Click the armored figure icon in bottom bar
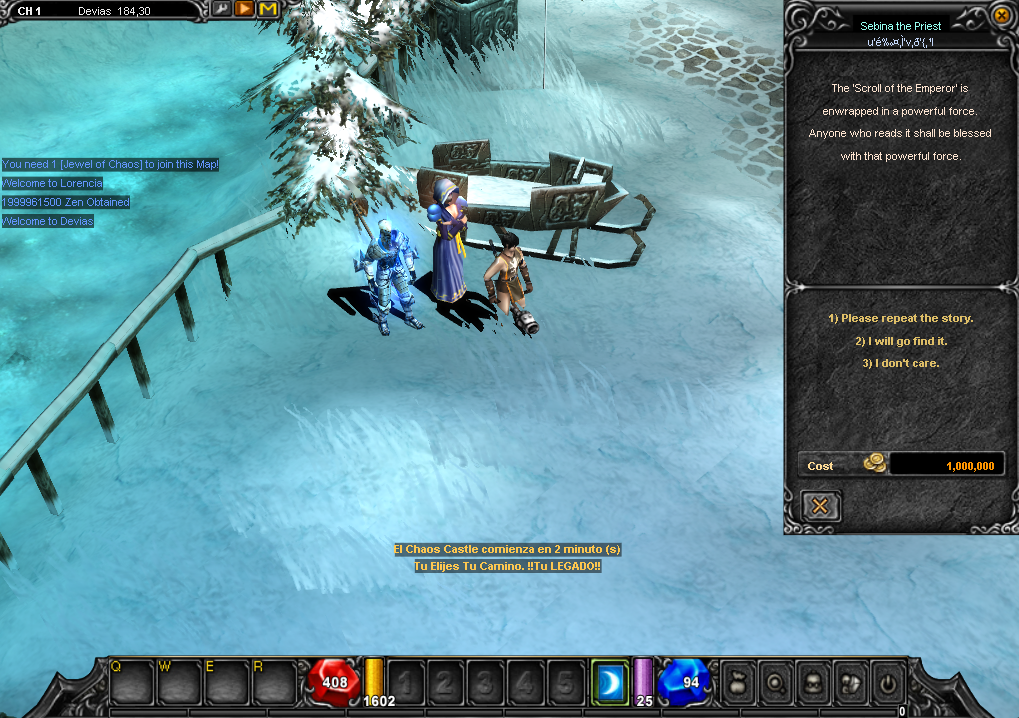Image resolution: width=1019 pixels, height=718 pixels. click(850, 683)
